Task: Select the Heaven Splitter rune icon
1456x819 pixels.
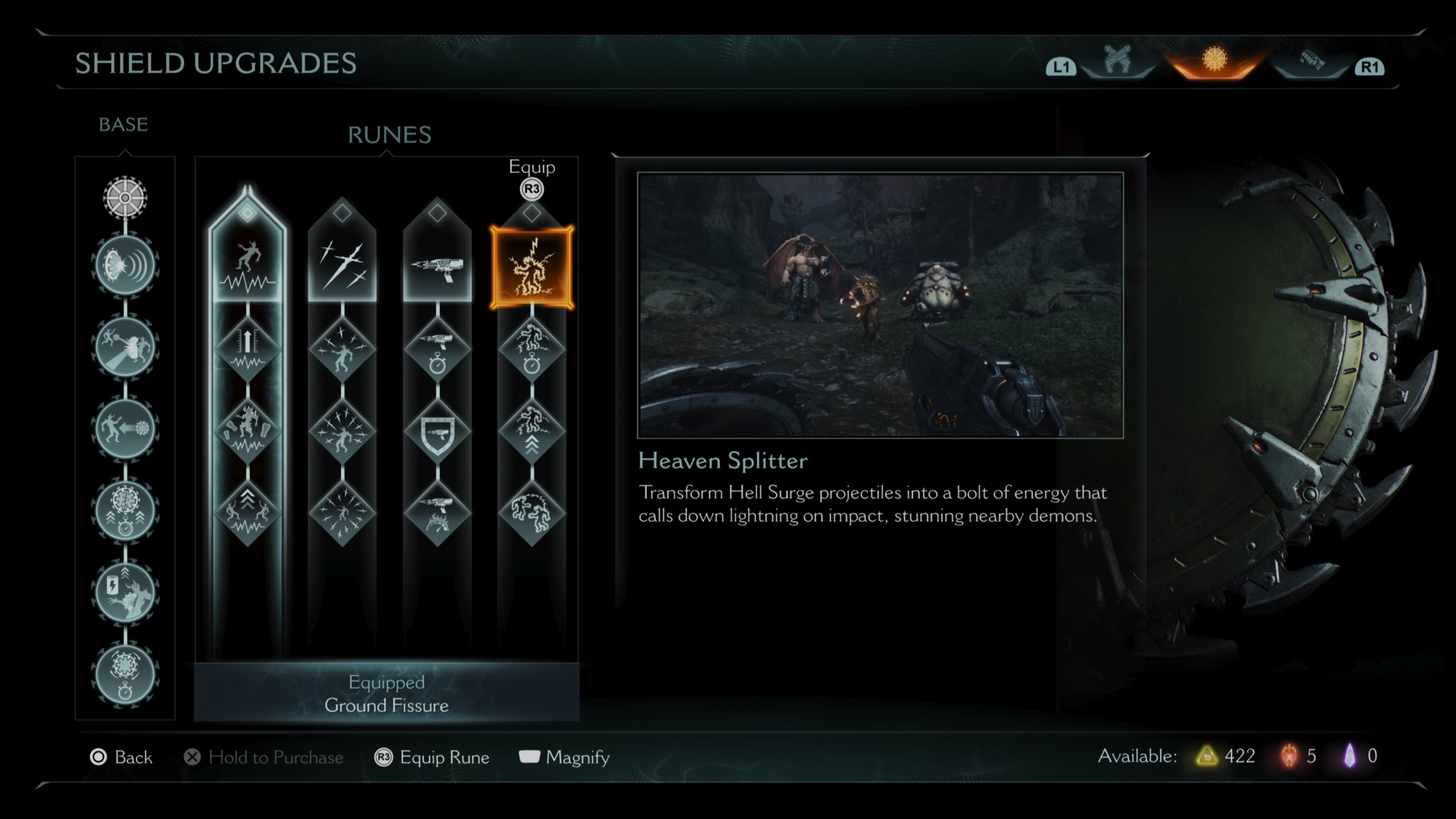Action: [532, 267]
